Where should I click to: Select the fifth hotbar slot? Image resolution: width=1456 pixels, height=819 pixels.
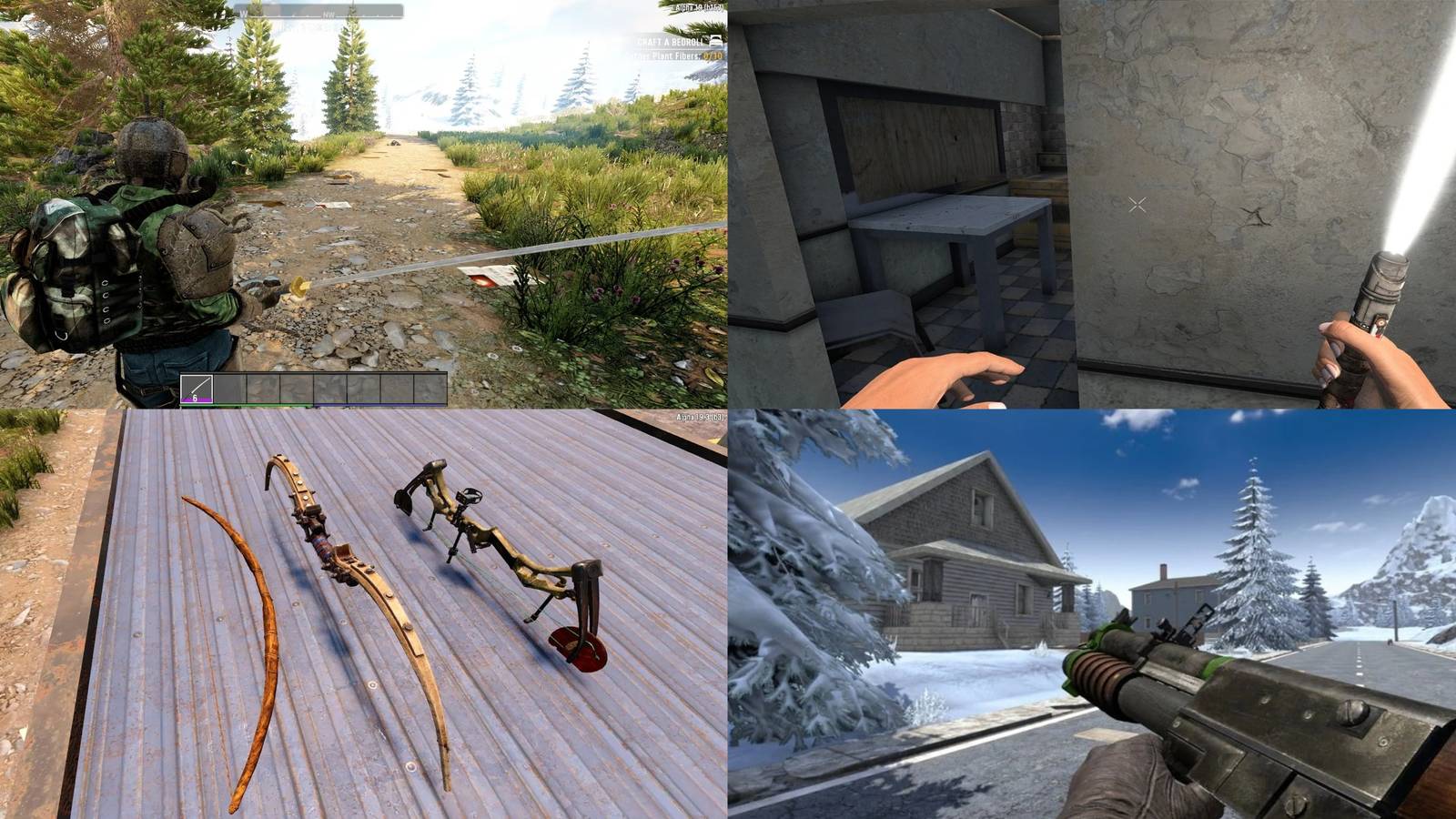tap(330, 387)
